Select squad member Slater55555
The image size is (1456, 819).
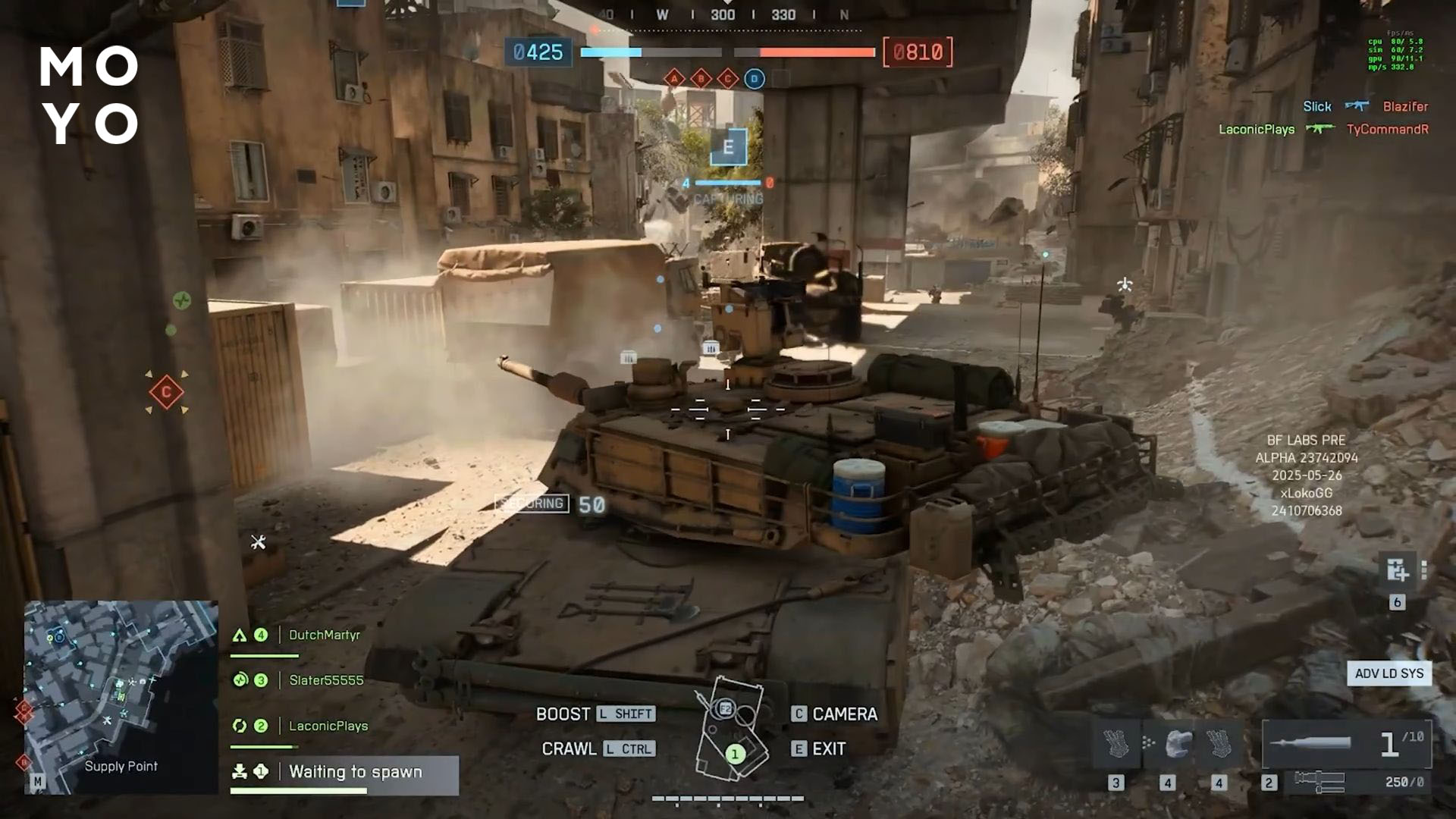326,680
